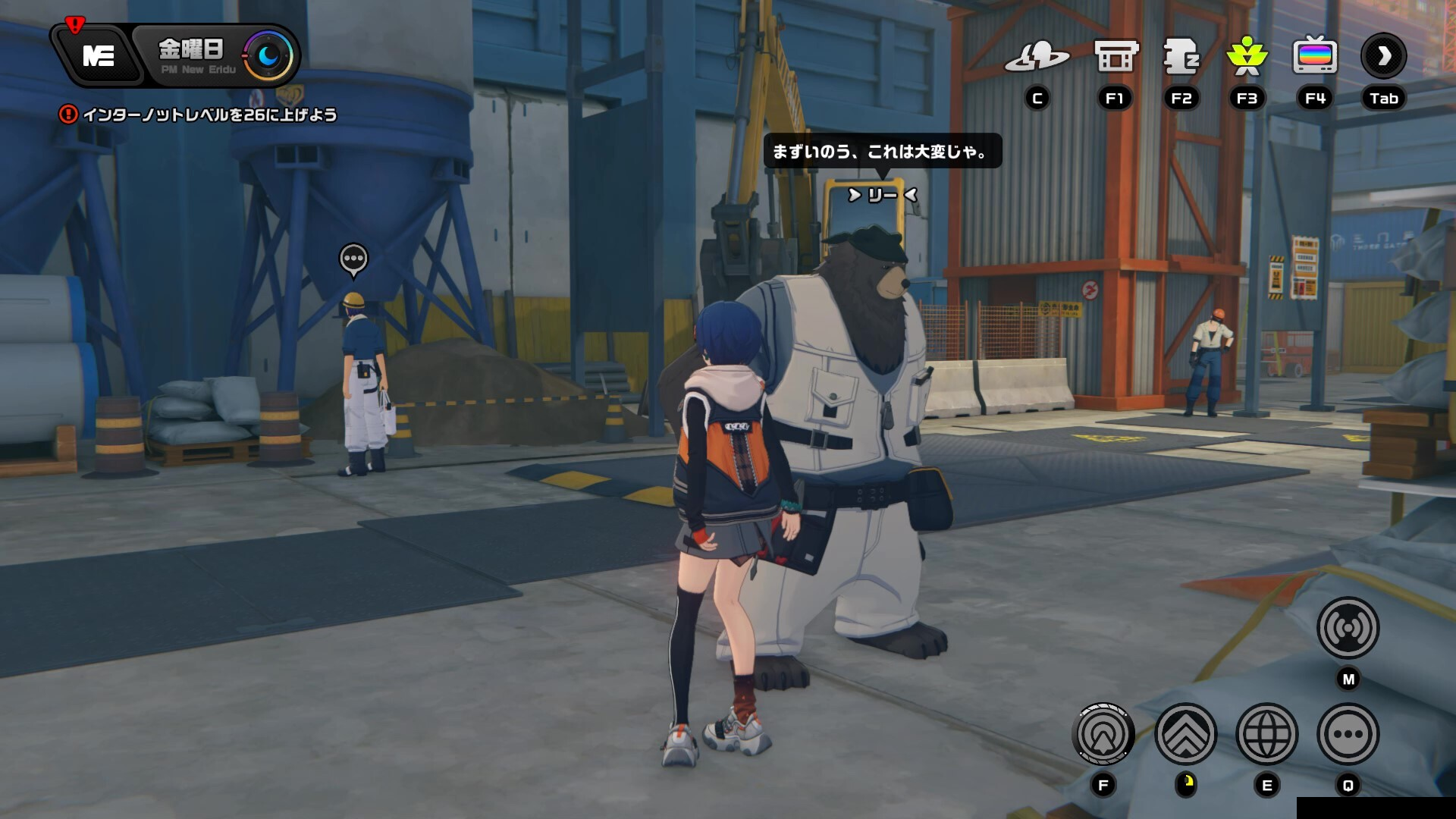Screen dimensions: 1456x819
Task: Open the planet-and-ship icon in top bar
Action: click(x=1037, y=56)
